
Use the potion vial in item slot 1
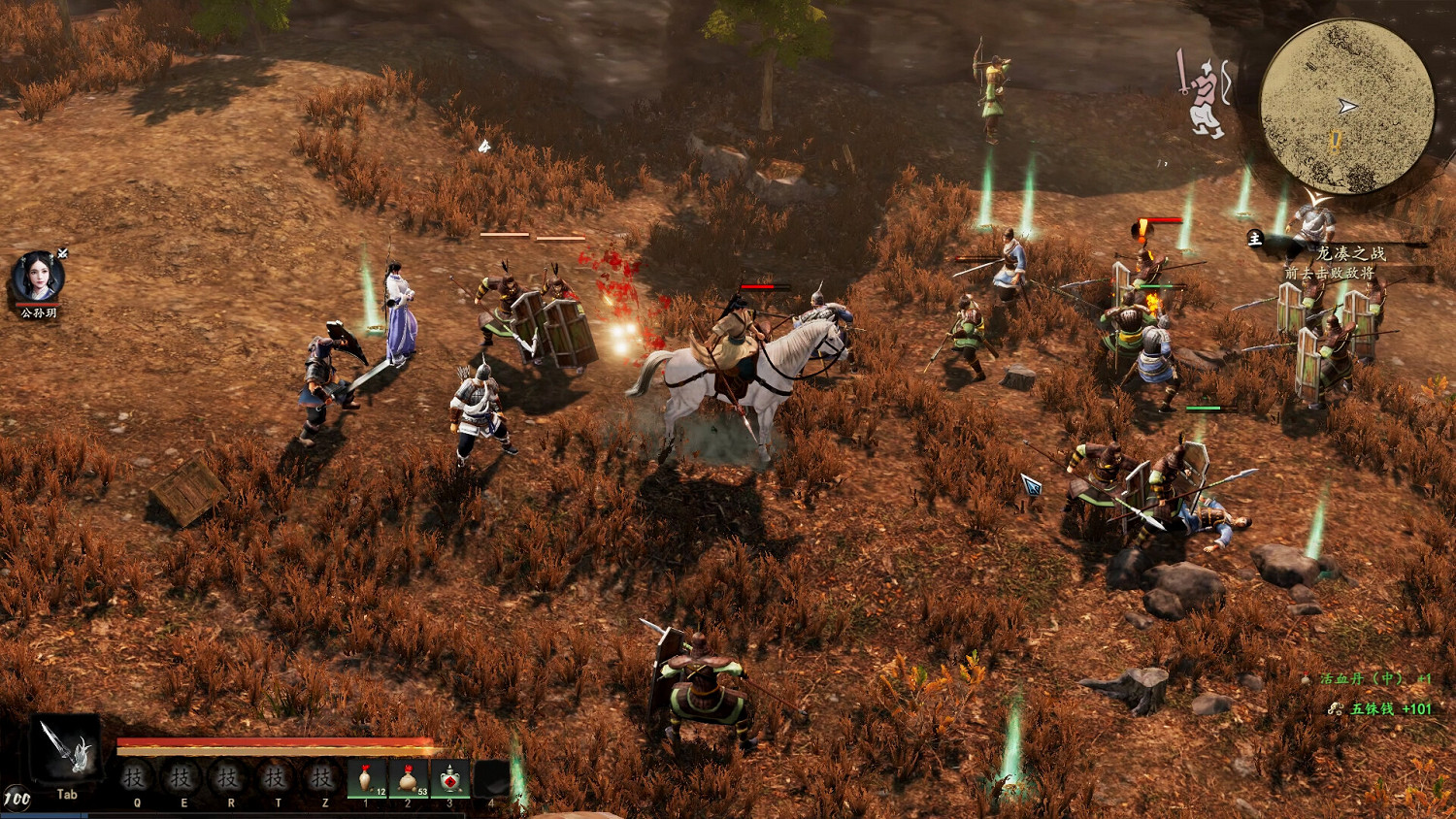(x=367, y=776)
